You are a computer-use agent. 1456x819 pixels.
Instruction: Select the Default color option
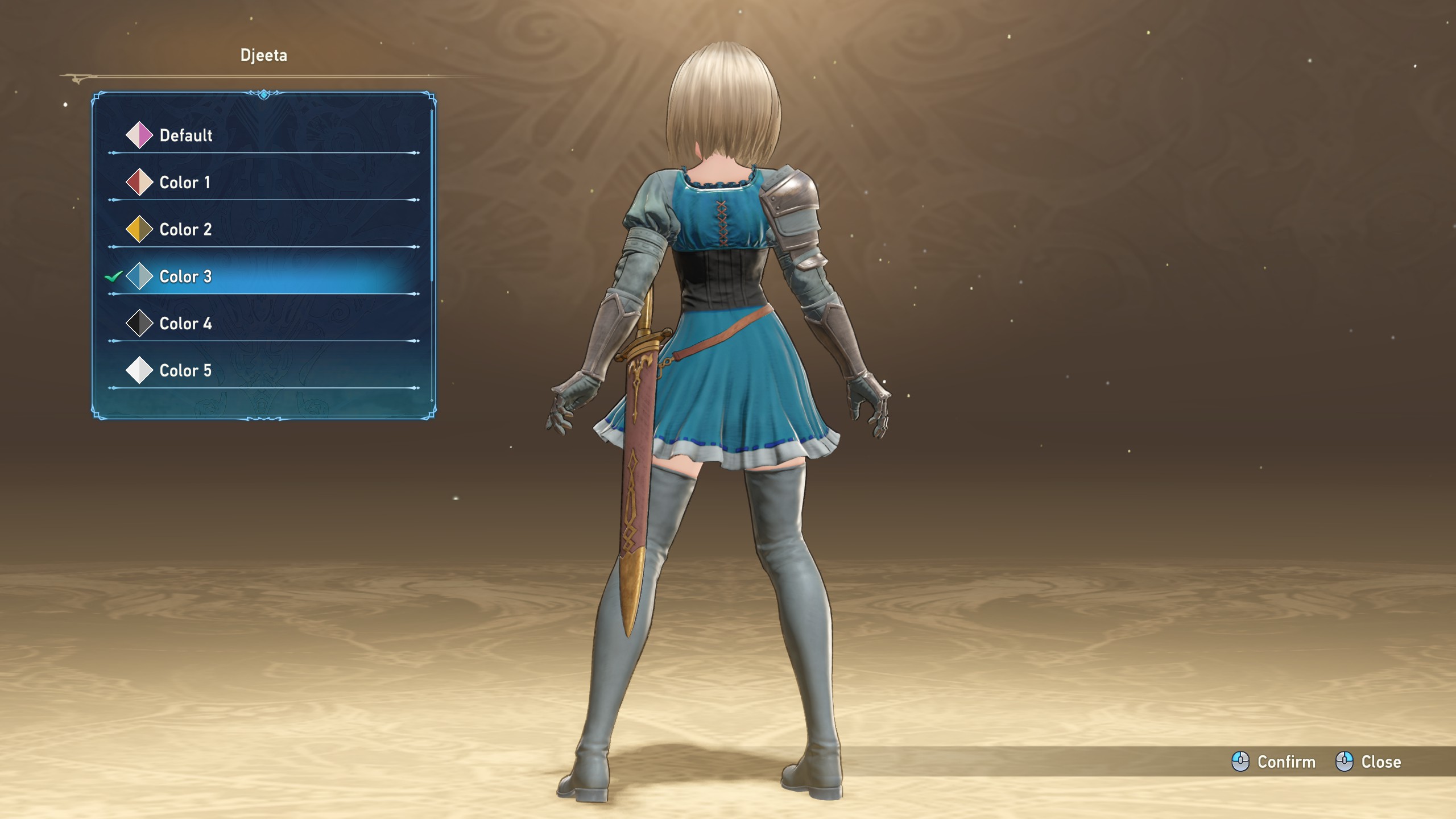point(185,135)
